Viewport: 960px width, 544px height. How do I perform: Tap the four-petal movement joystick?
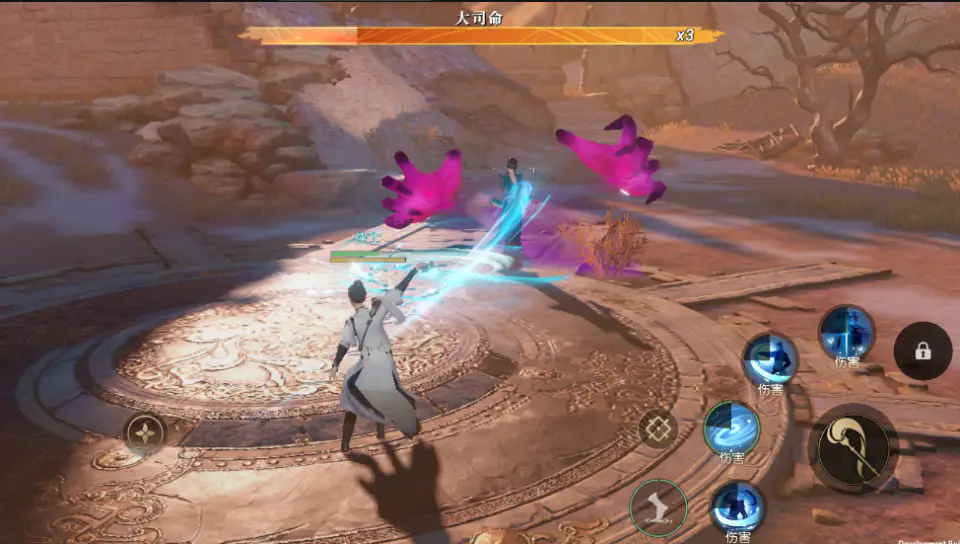pos(144,433)
